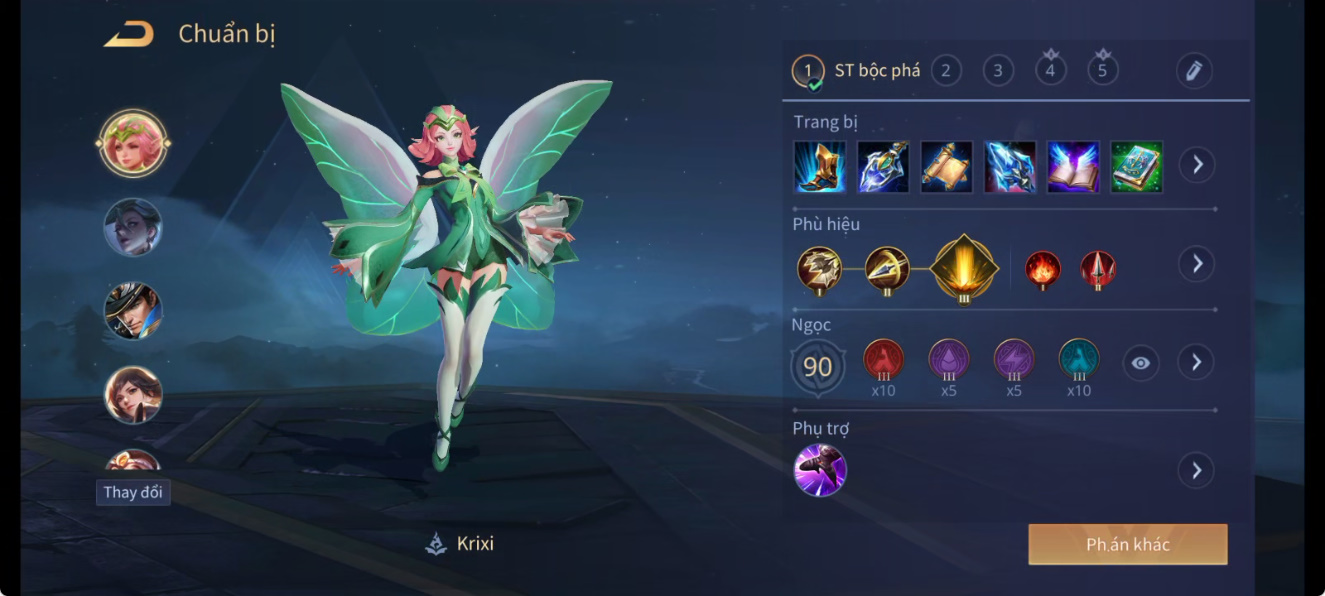This screenshot has height=596, width=1325.
Task: Open the Trang bị equipment arrow
Action: pos(1196,165)
